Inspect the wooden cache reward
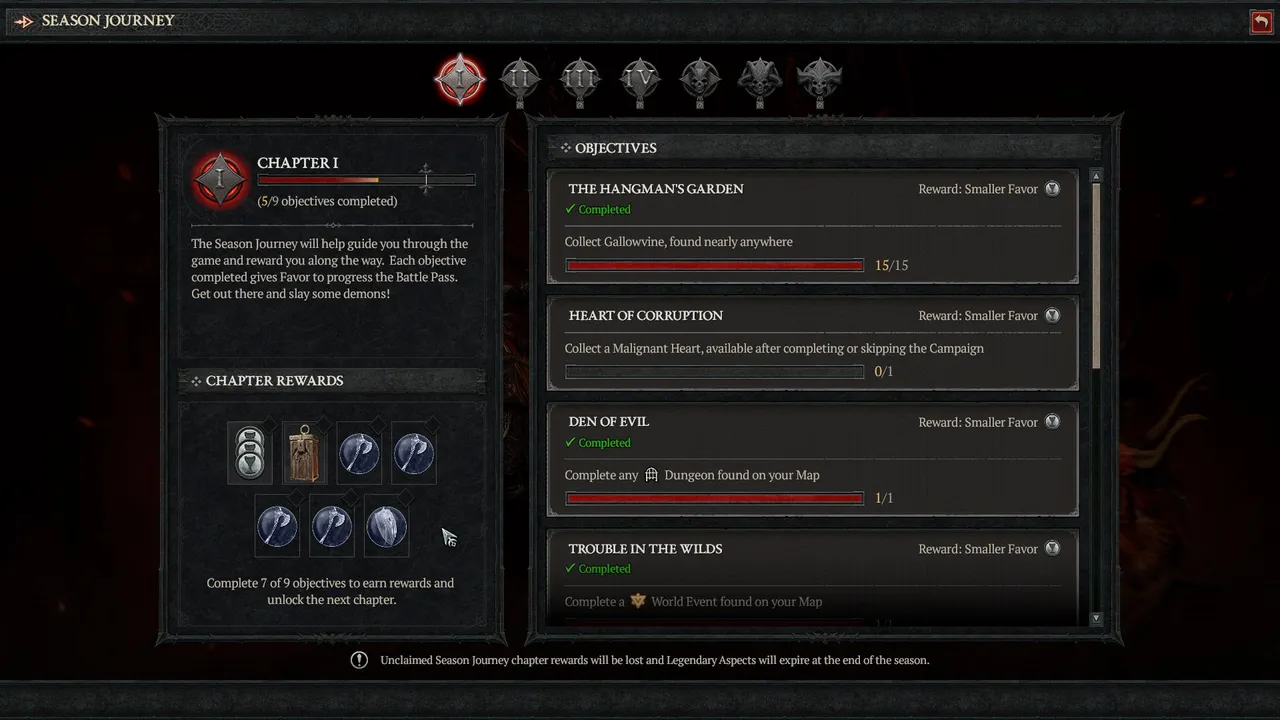Image resolution: width=1280 pixels, height=720 pixels. click(x=304, y=453)
